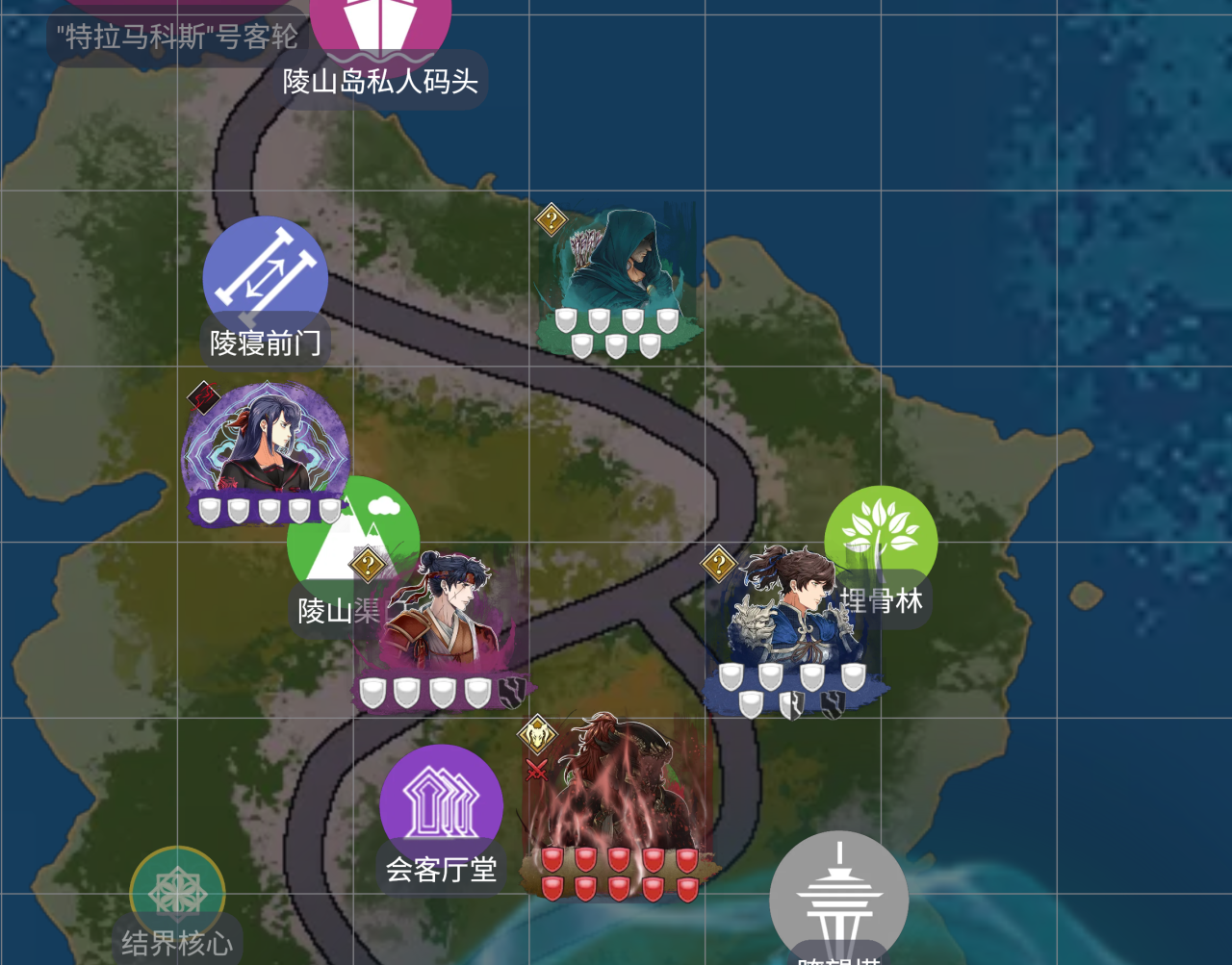Select the 埋骨林 tree location marker
The image size is (1232, 965).
coord(881,539)
